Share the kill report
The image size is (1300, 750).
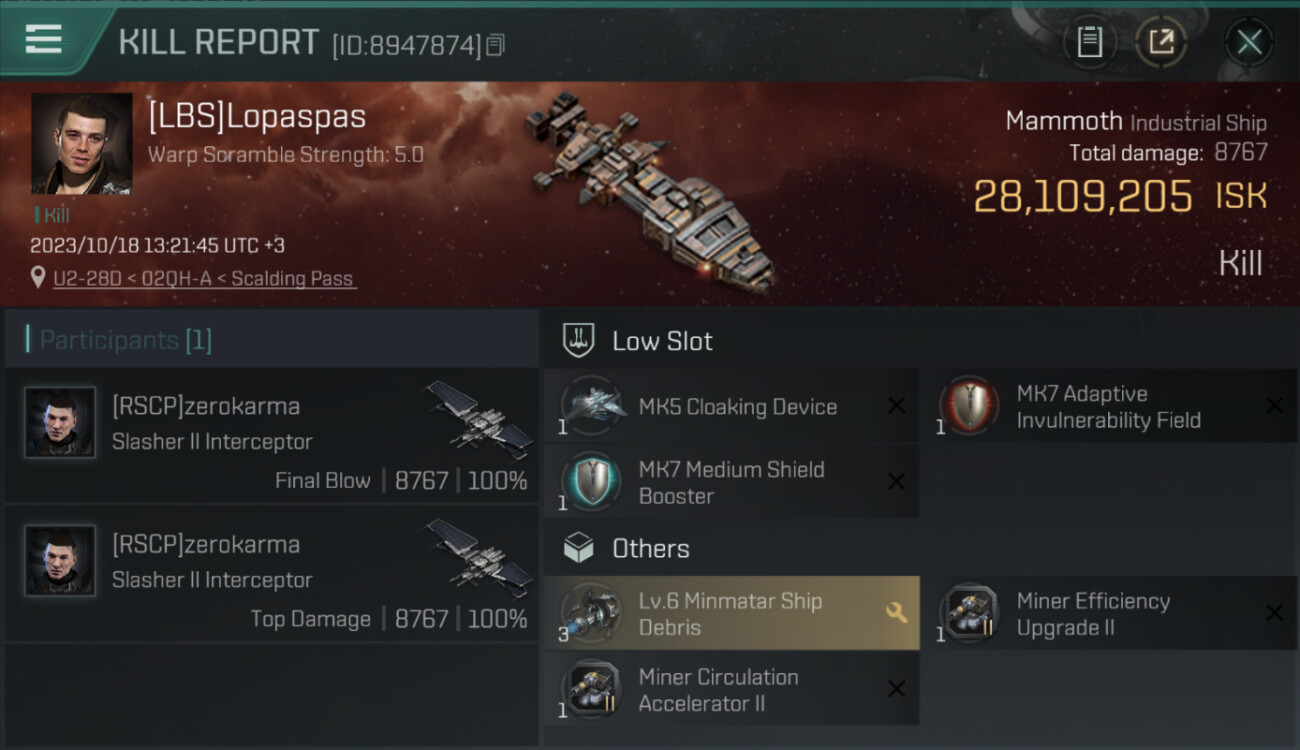pos(1161,42)
